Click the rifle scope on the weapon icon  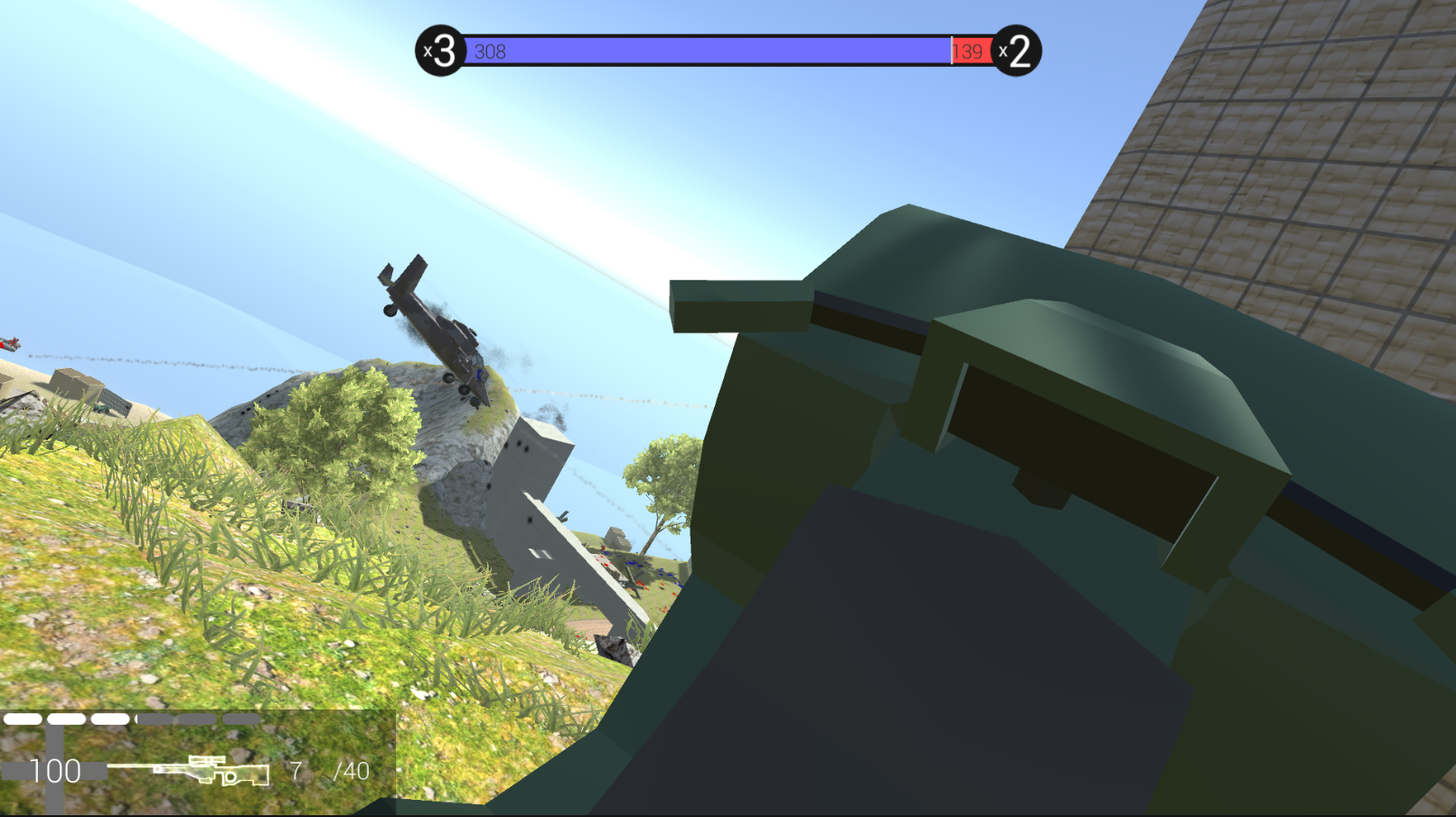pyautogui.click(x=207, y=758)
